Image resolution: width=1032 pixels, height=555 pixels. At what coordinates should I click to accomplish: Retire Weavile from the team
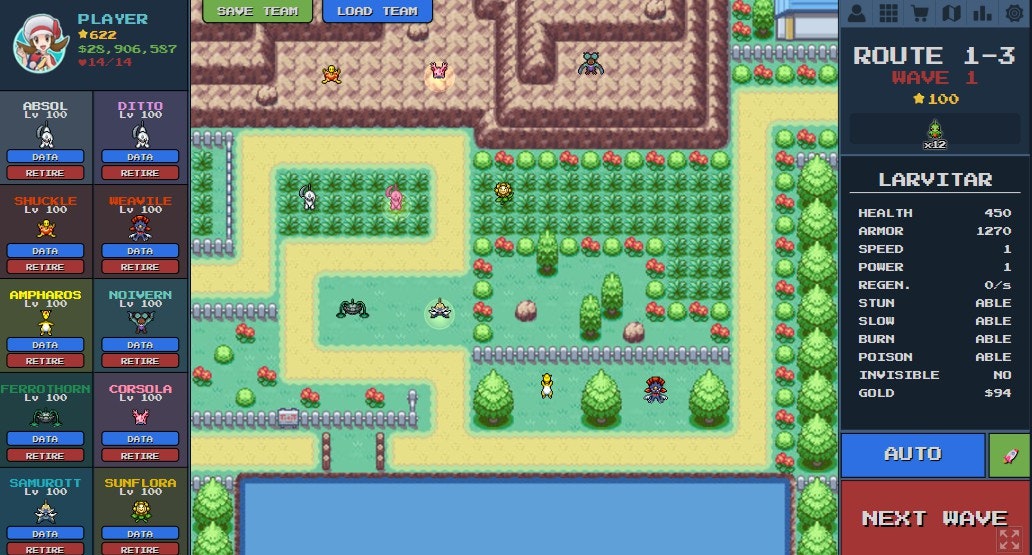140,267
